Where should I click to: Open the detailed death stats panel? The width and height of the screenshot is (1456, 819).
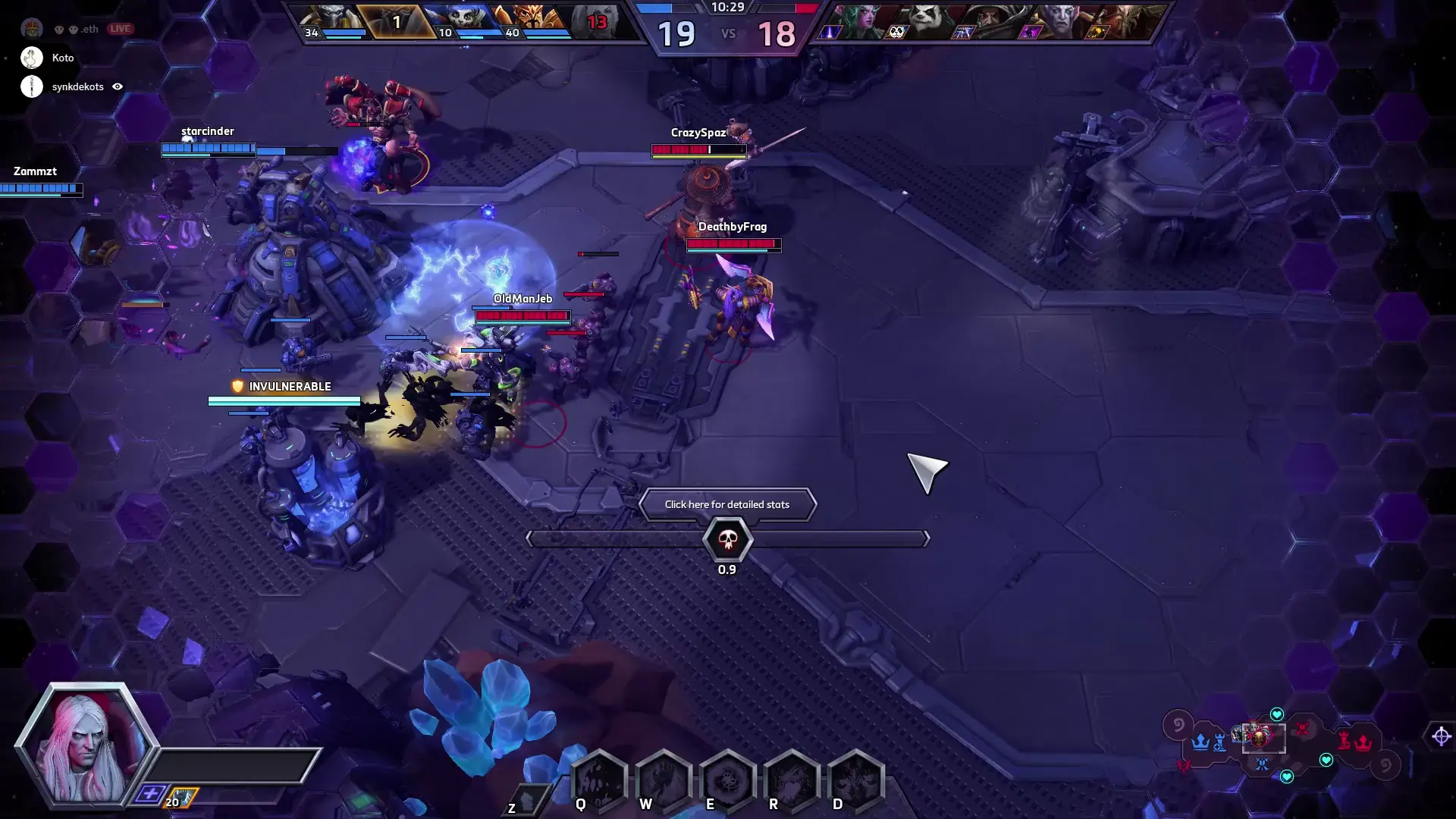726,505
